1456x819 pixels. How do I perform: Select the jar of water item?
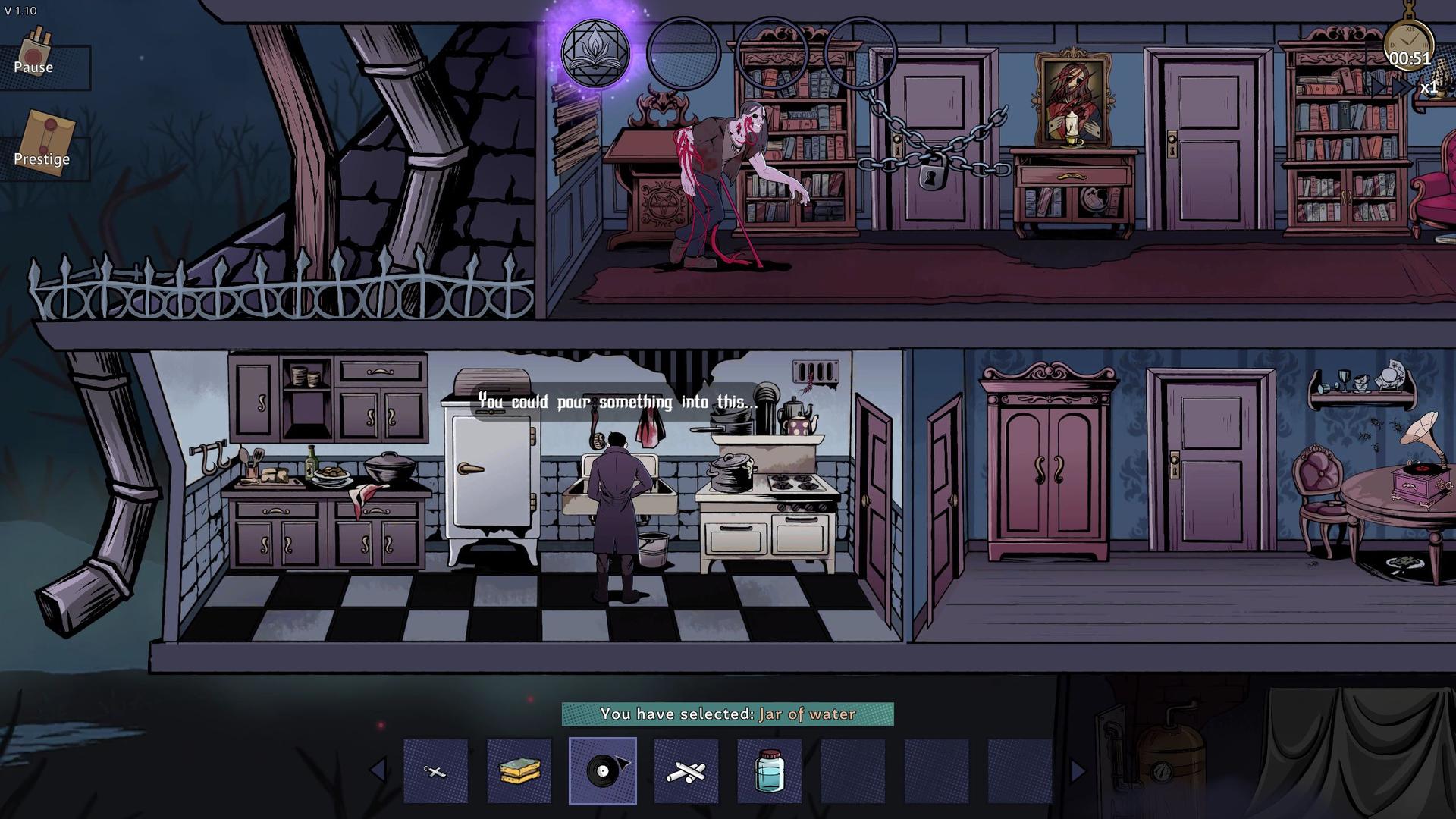coord(770,771)
